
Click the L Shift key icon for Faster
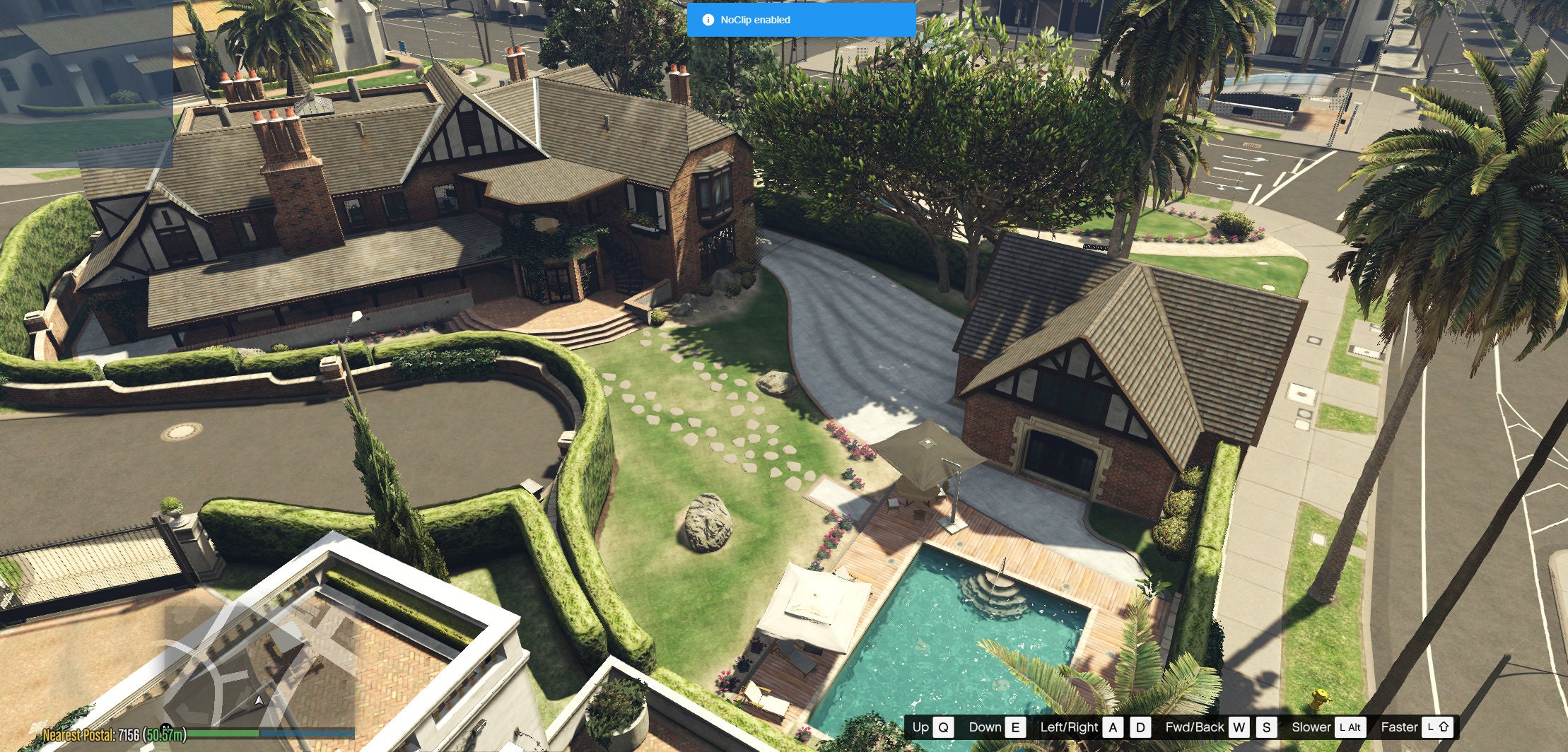coord(1439,727)
